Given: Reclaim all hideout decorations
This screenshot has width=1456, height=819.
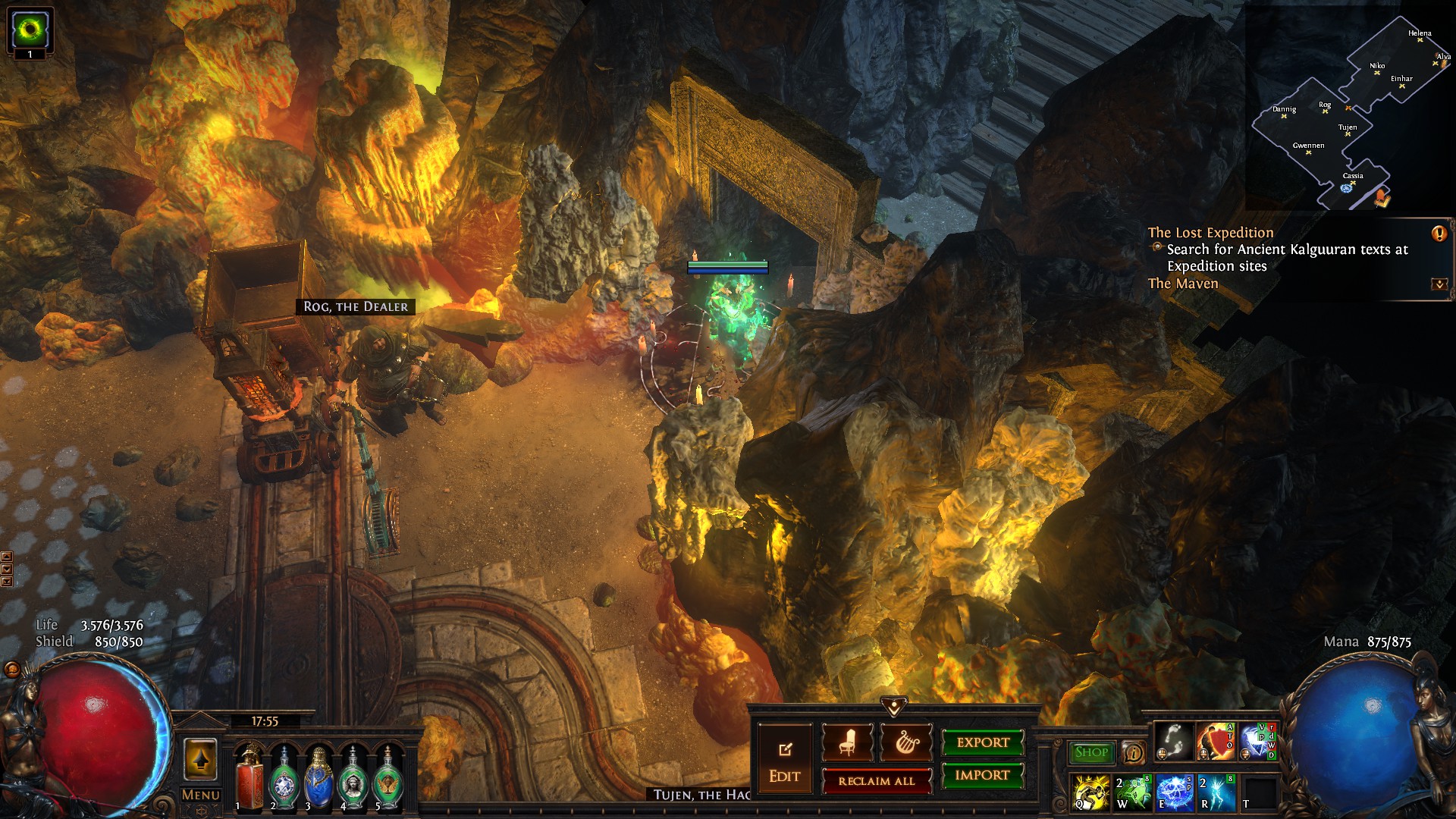Looking at the screenshot, I should click(x=877, y=781).
